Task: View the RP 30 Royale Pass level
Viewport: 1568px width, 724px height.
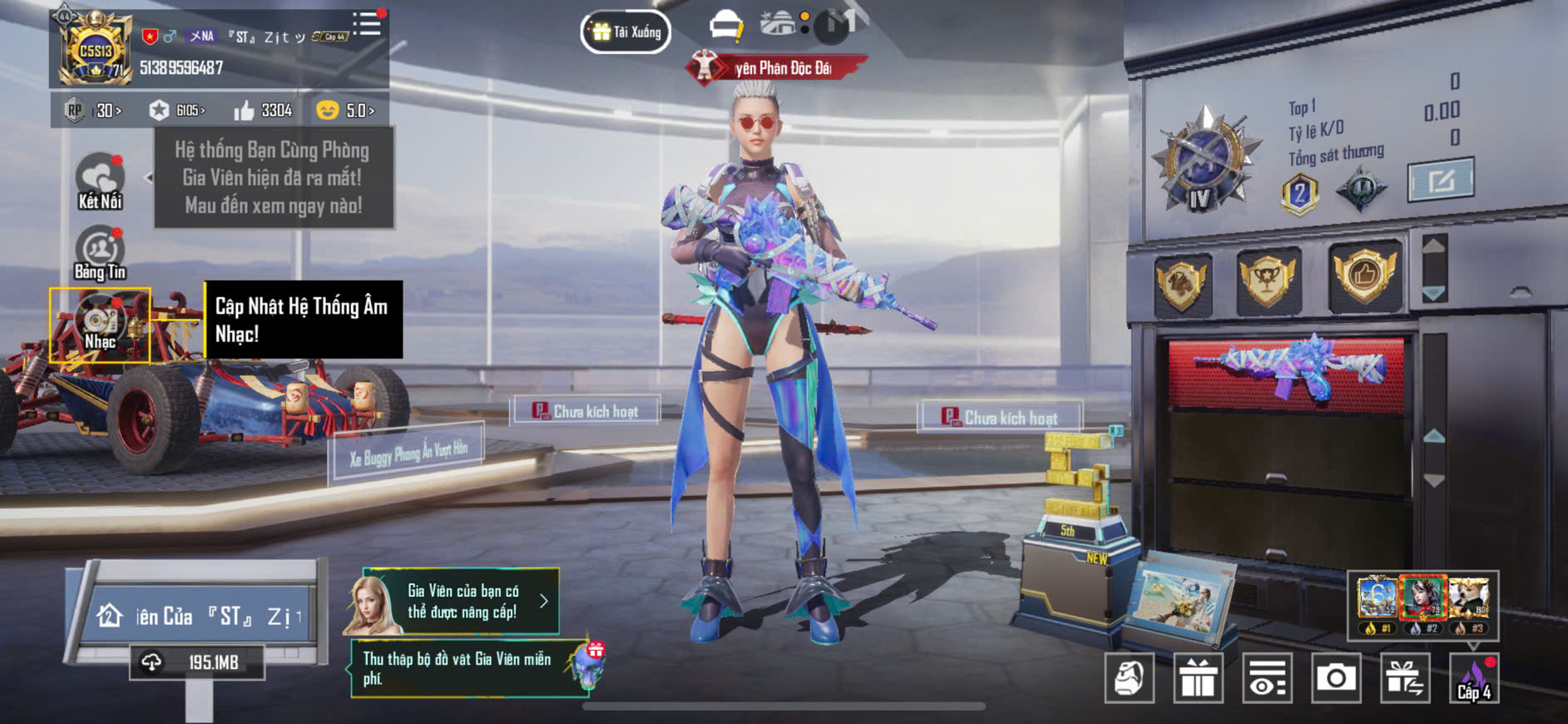Action: click(94, 110)
